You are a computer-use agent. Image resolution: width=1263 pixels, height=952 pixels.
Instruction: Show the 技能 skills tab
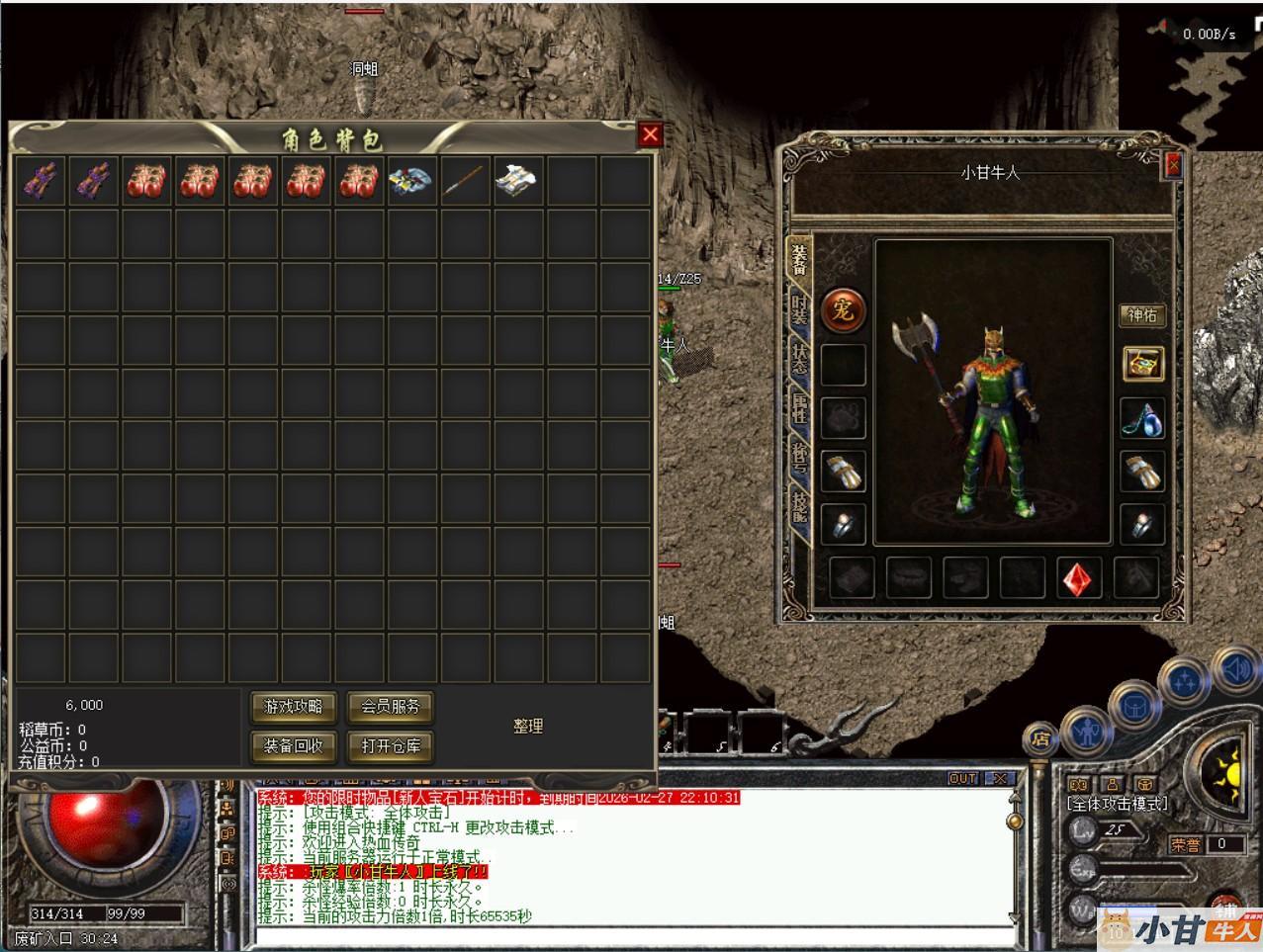coord(799,506)
